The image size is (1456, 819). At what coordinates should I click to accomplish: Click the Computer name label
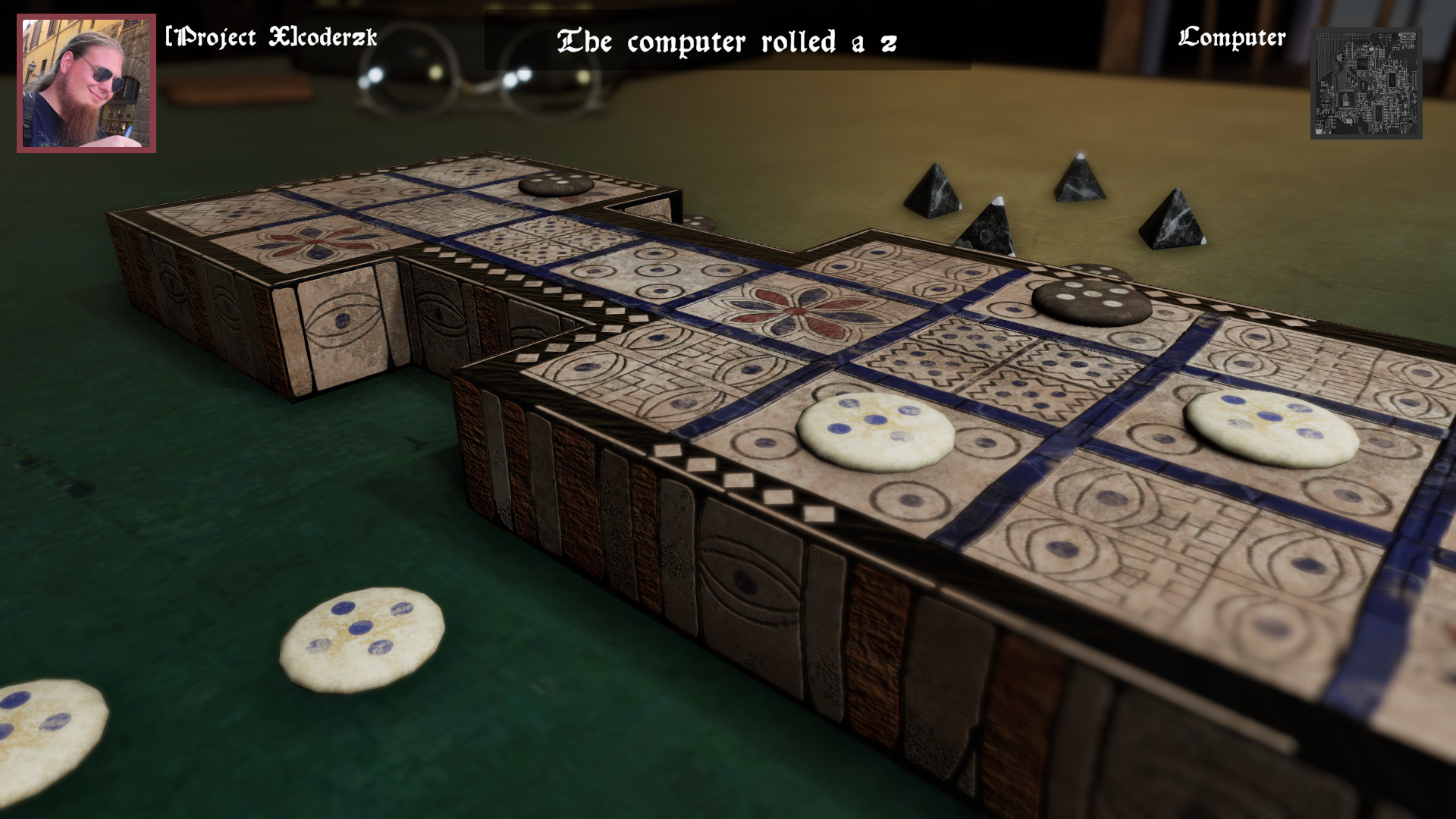1232,36
